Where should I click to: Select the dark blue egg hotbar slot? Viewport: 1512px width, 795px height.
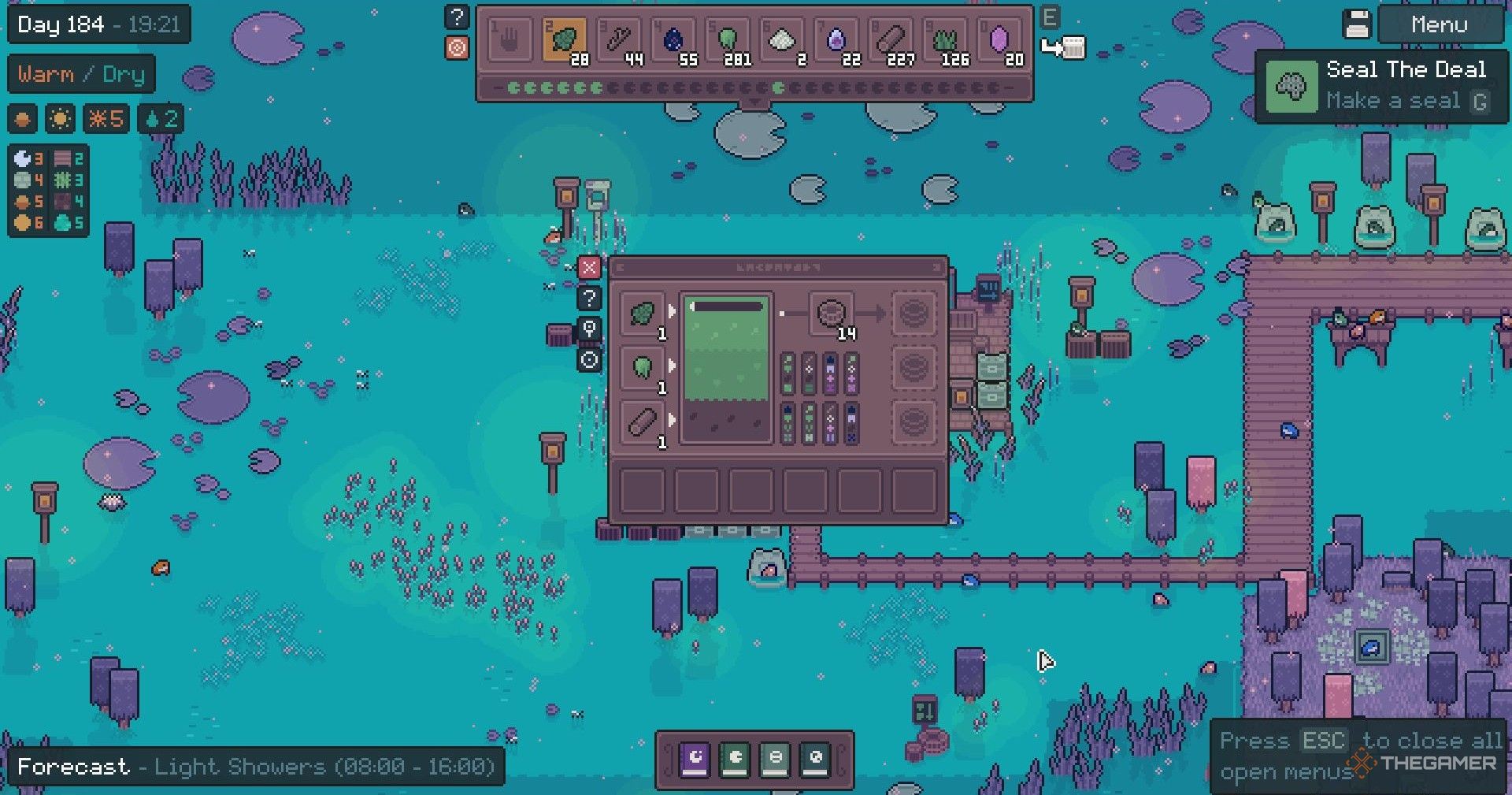[x=674, y=40]
